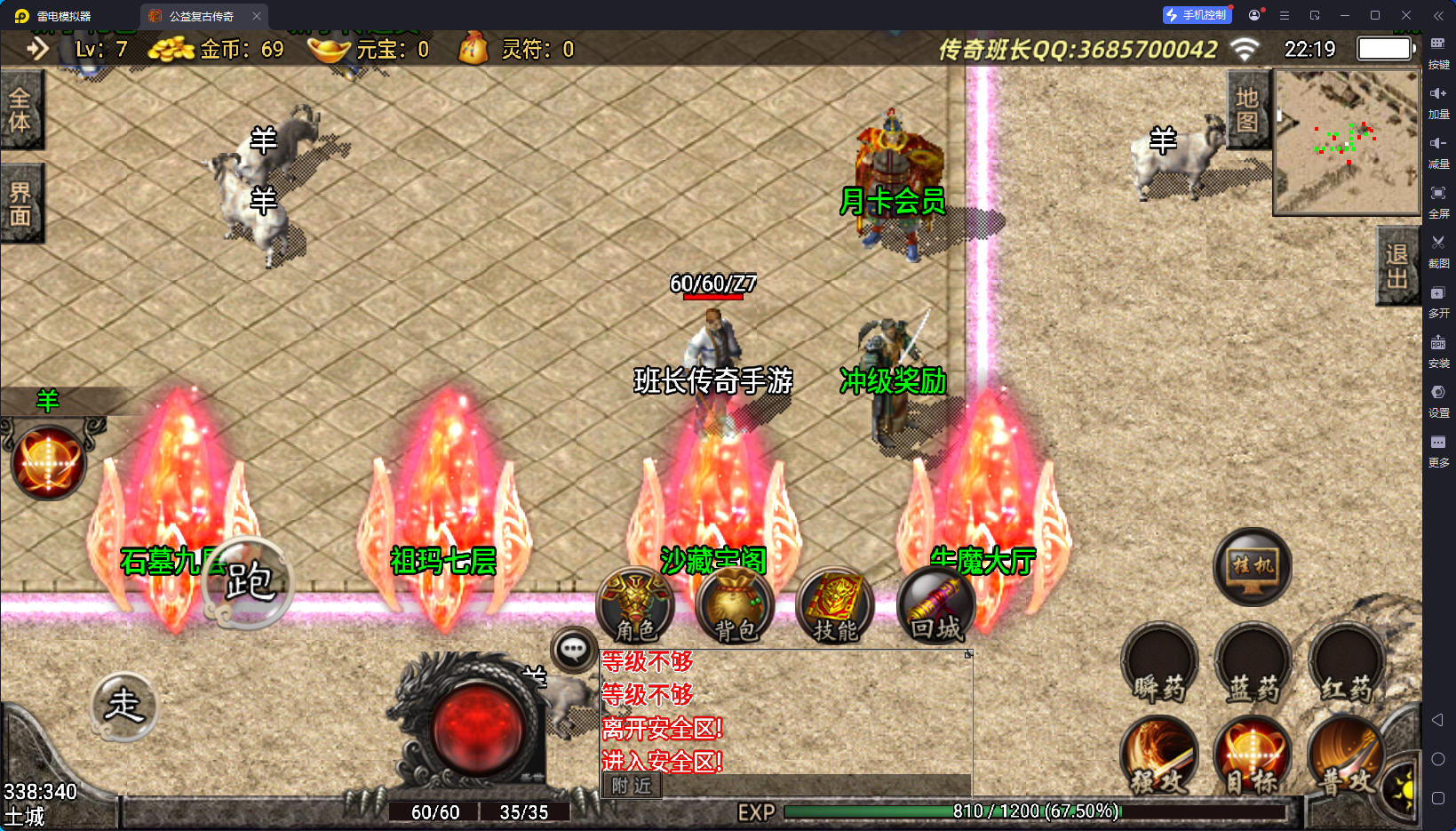Open the 地图 map button
The height and width of the screenshot is (831, 1456).
point(1247,110)
